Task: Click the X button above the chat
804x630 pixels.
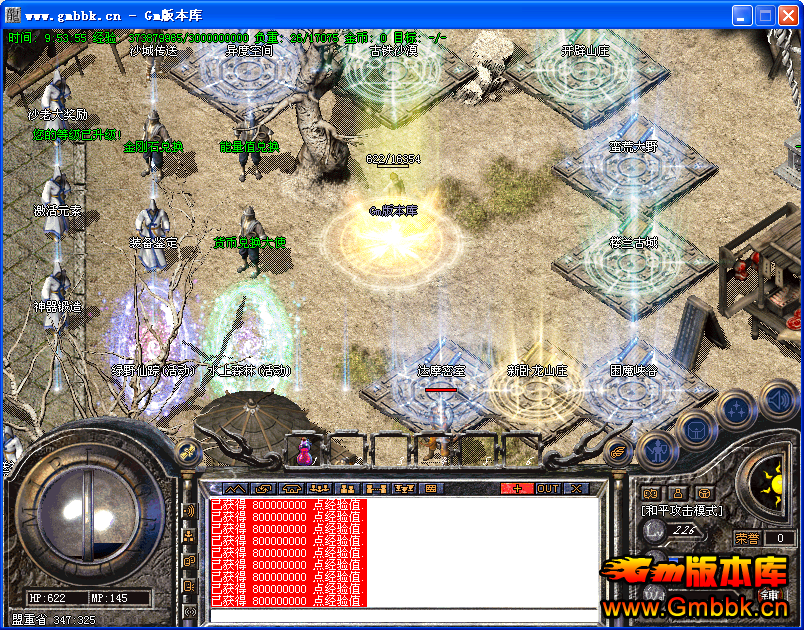Action: tap(576, 488)
